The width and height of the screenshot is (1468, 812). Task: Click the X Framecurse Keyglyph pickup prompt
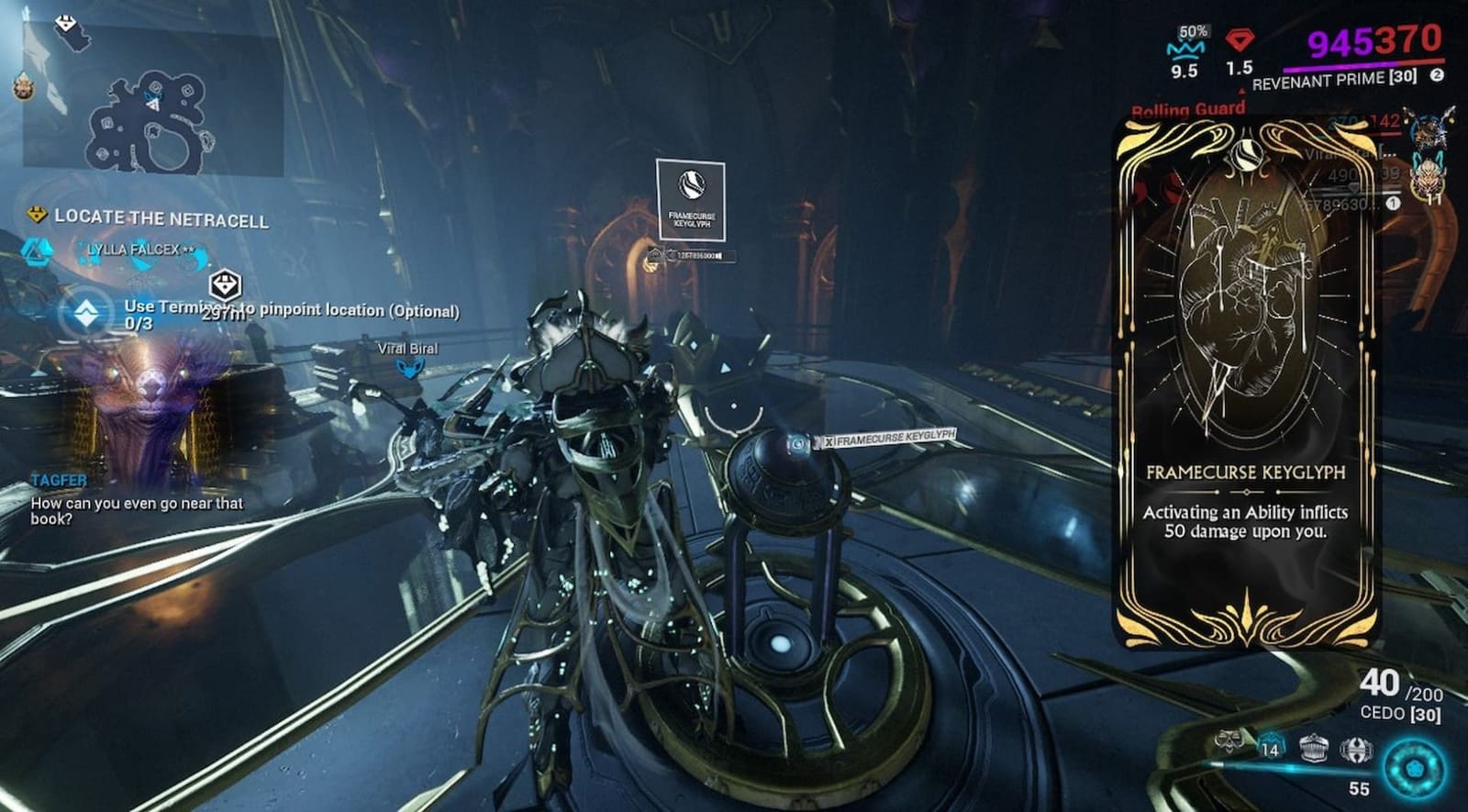(887, 439)
